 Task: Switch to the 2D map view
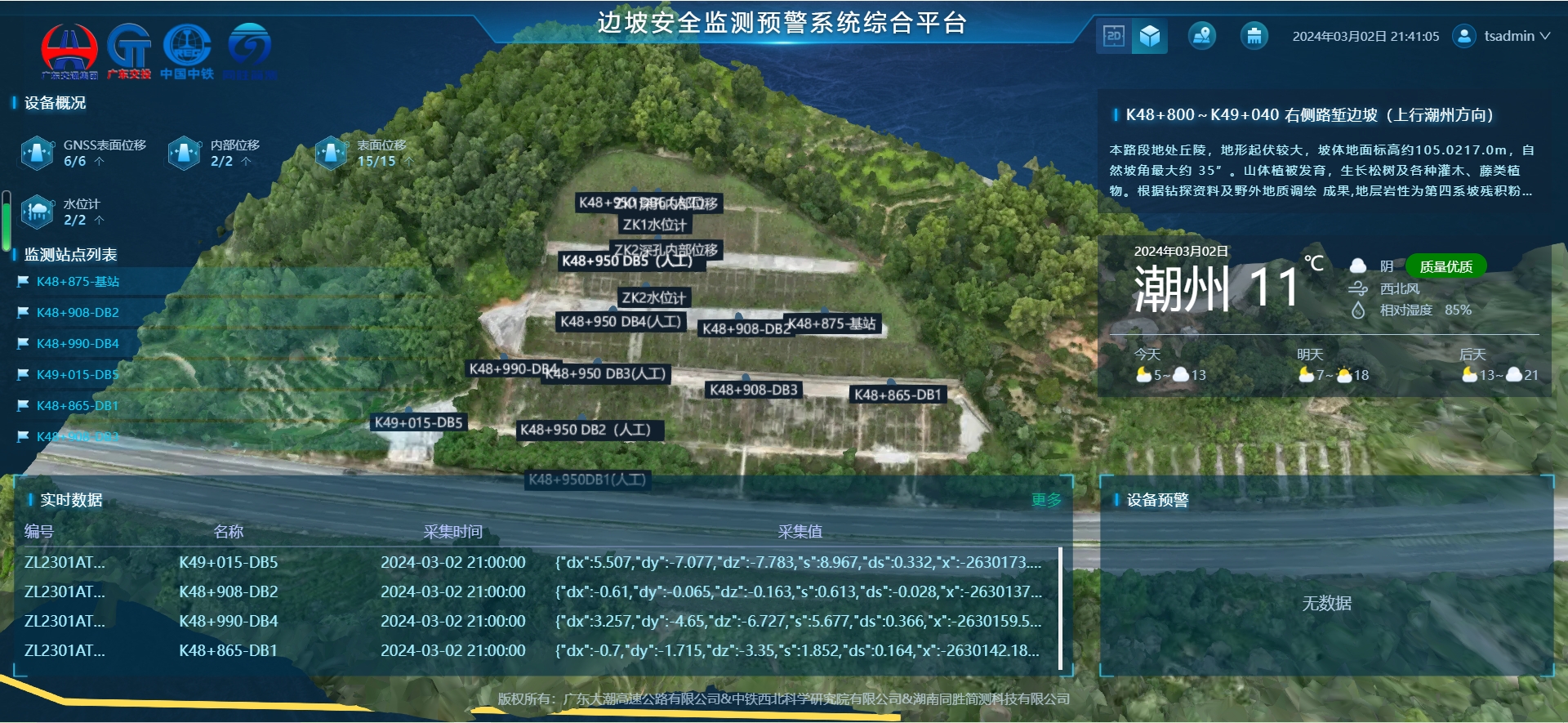point(1114,36)
